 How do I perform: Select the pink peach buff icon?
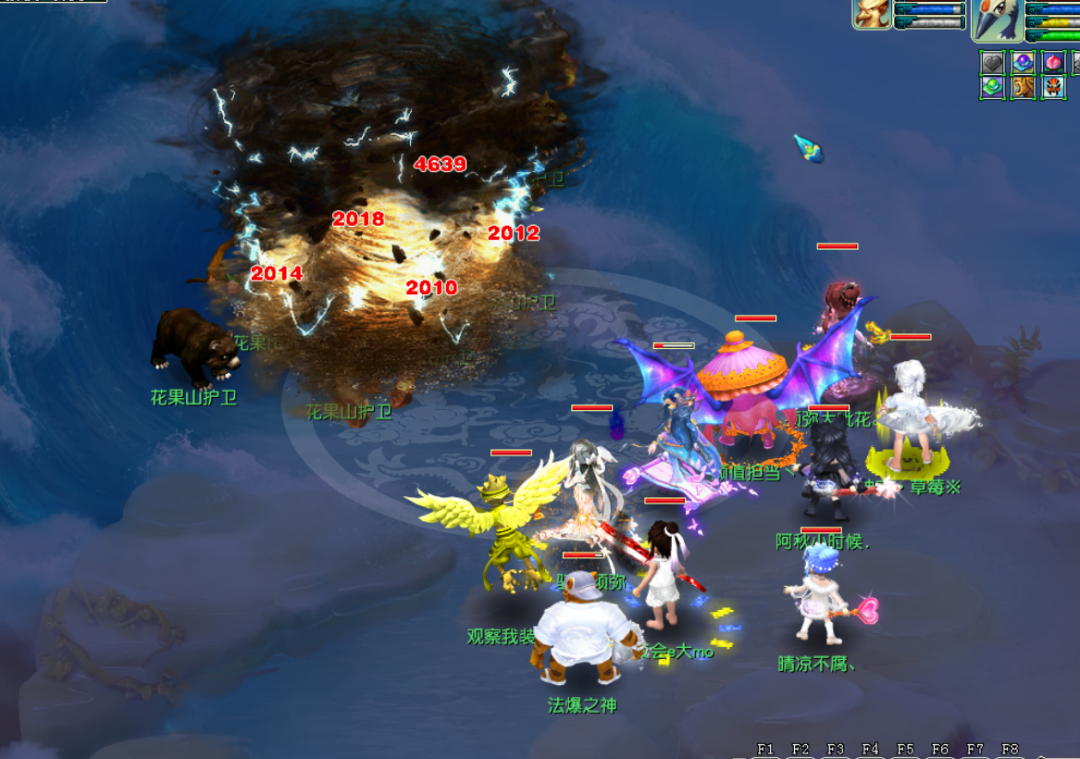(x=1054, y=63)
